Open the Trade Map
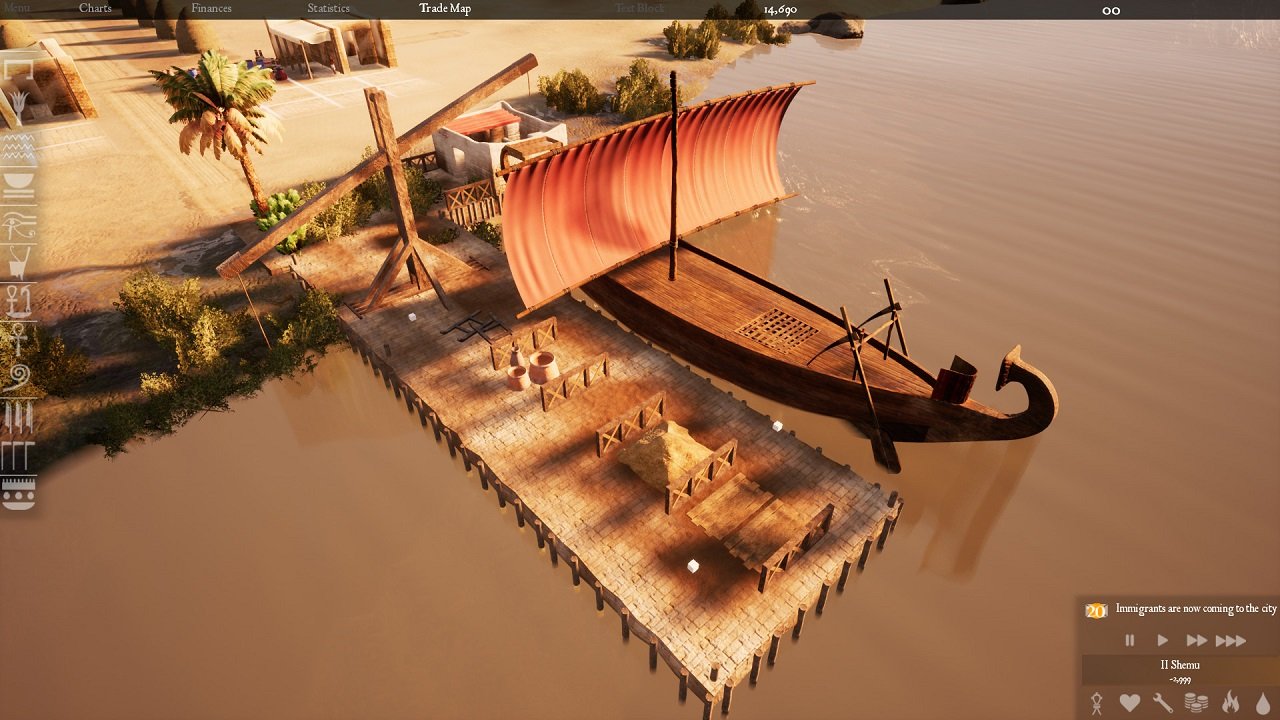 coord(445,9)
